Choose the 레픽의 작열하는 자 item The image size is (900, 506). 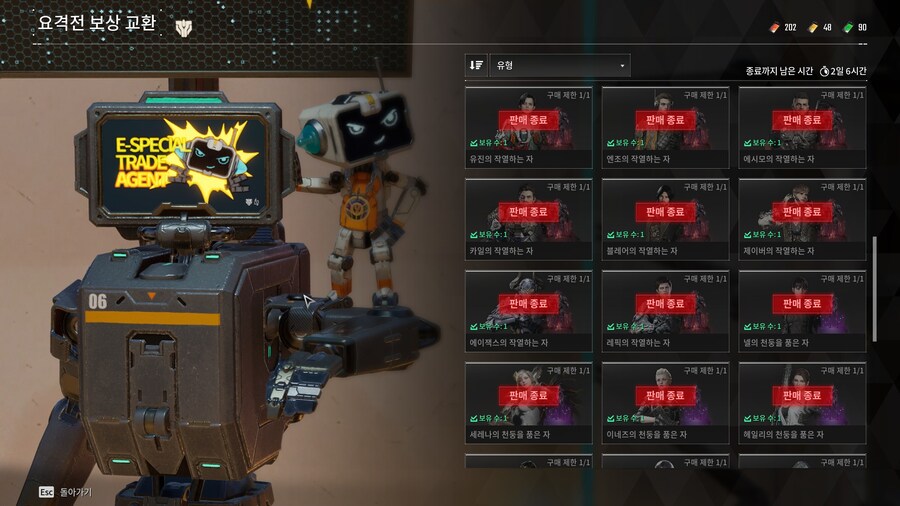tap(665, 311)
